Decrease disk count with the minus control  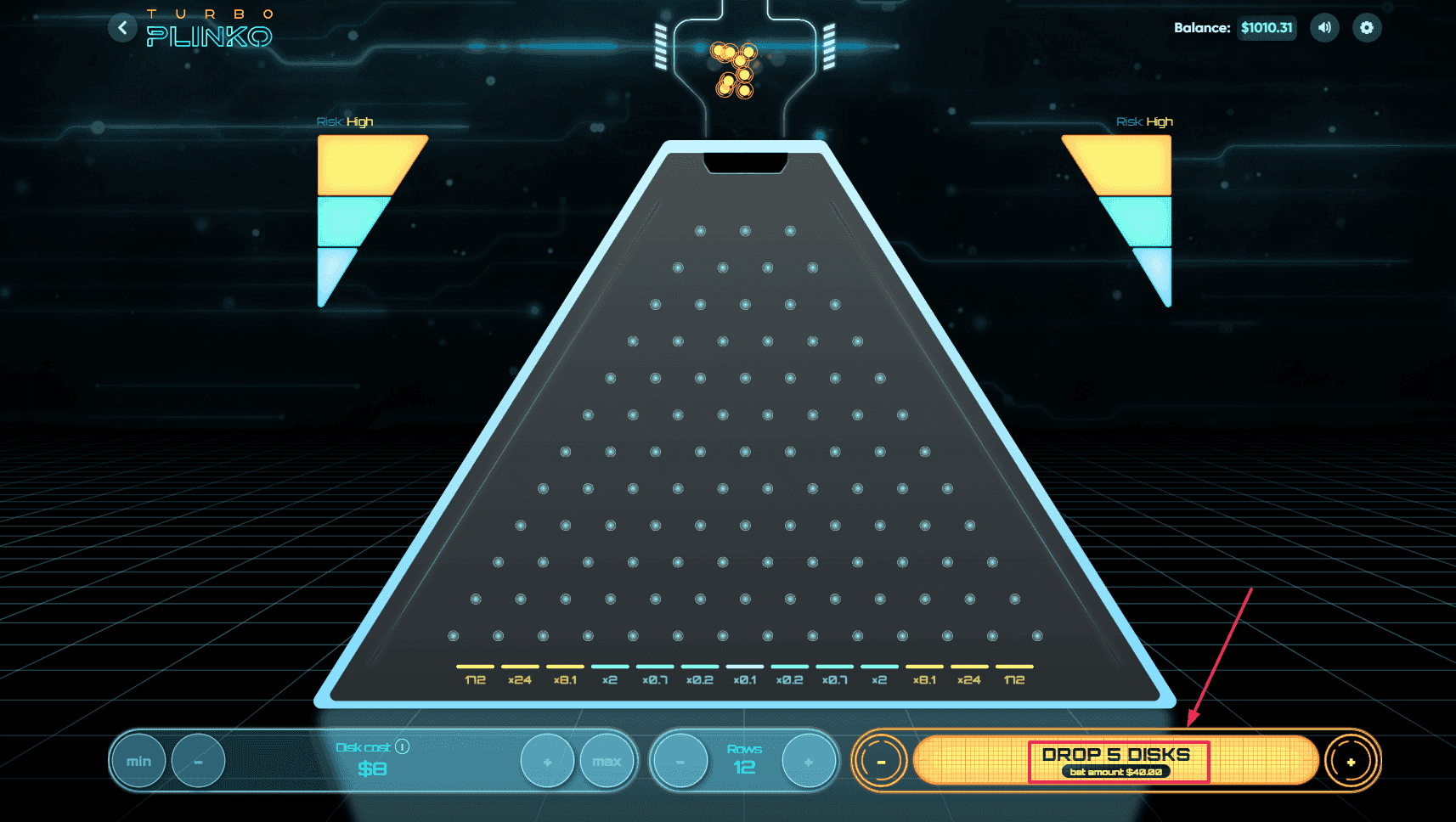882,761
